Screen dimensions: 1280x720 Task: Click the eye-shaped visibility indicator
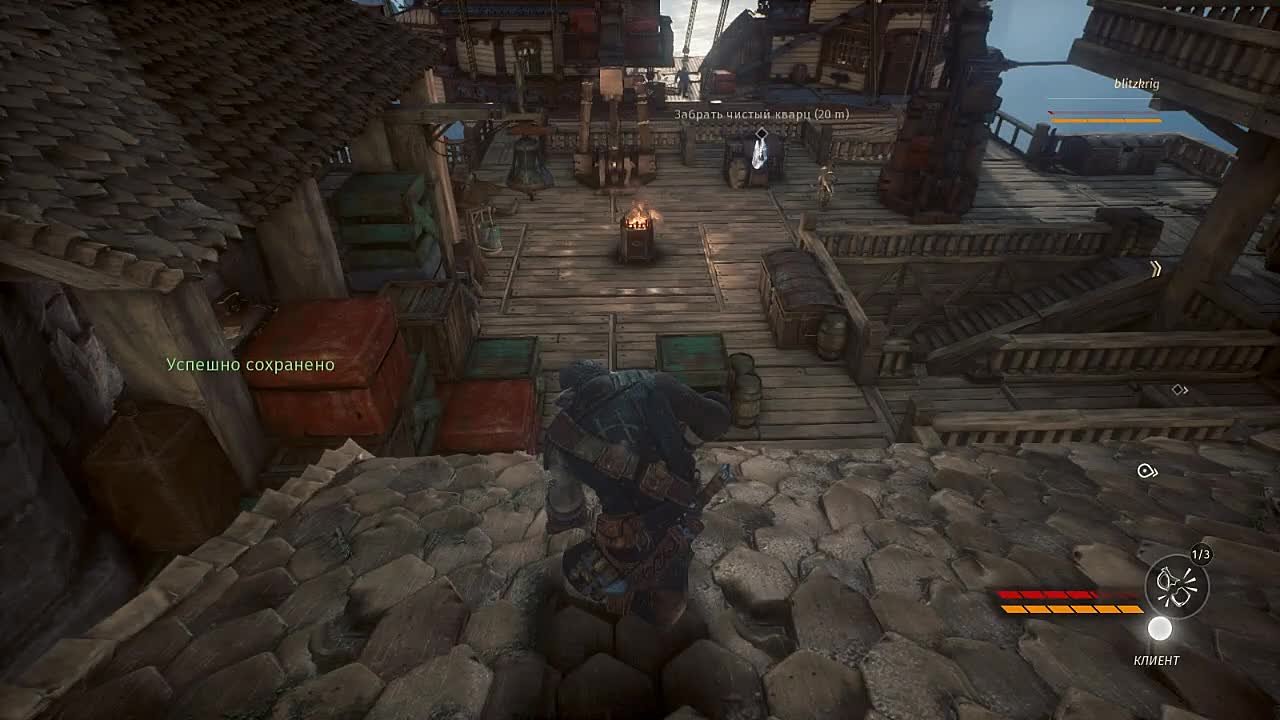tap(1147, 471)
